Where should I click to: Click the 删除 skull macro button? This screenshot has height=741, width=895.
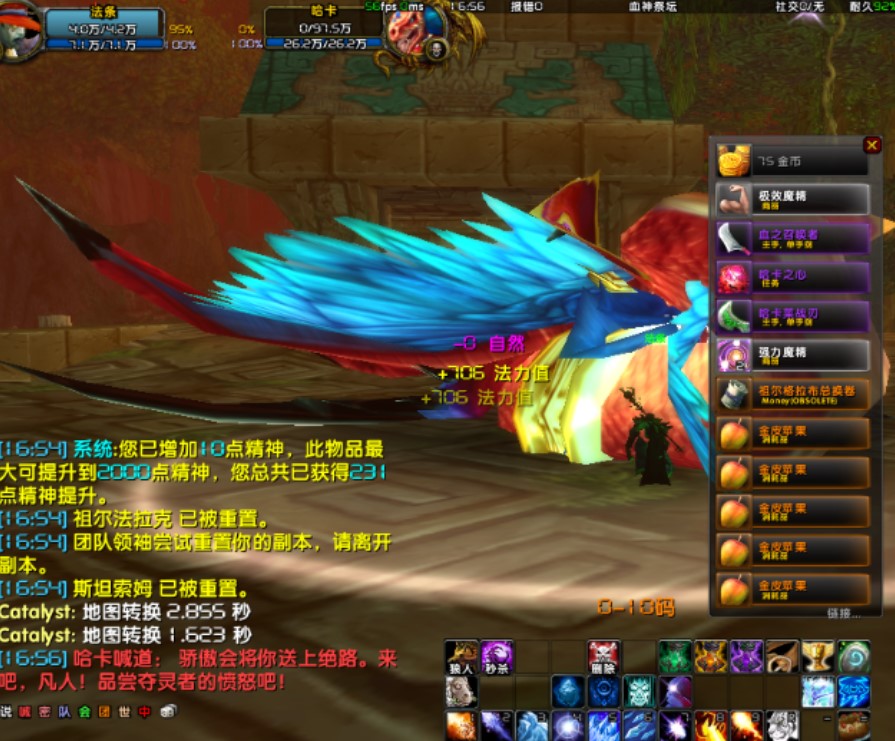point(603,657)
